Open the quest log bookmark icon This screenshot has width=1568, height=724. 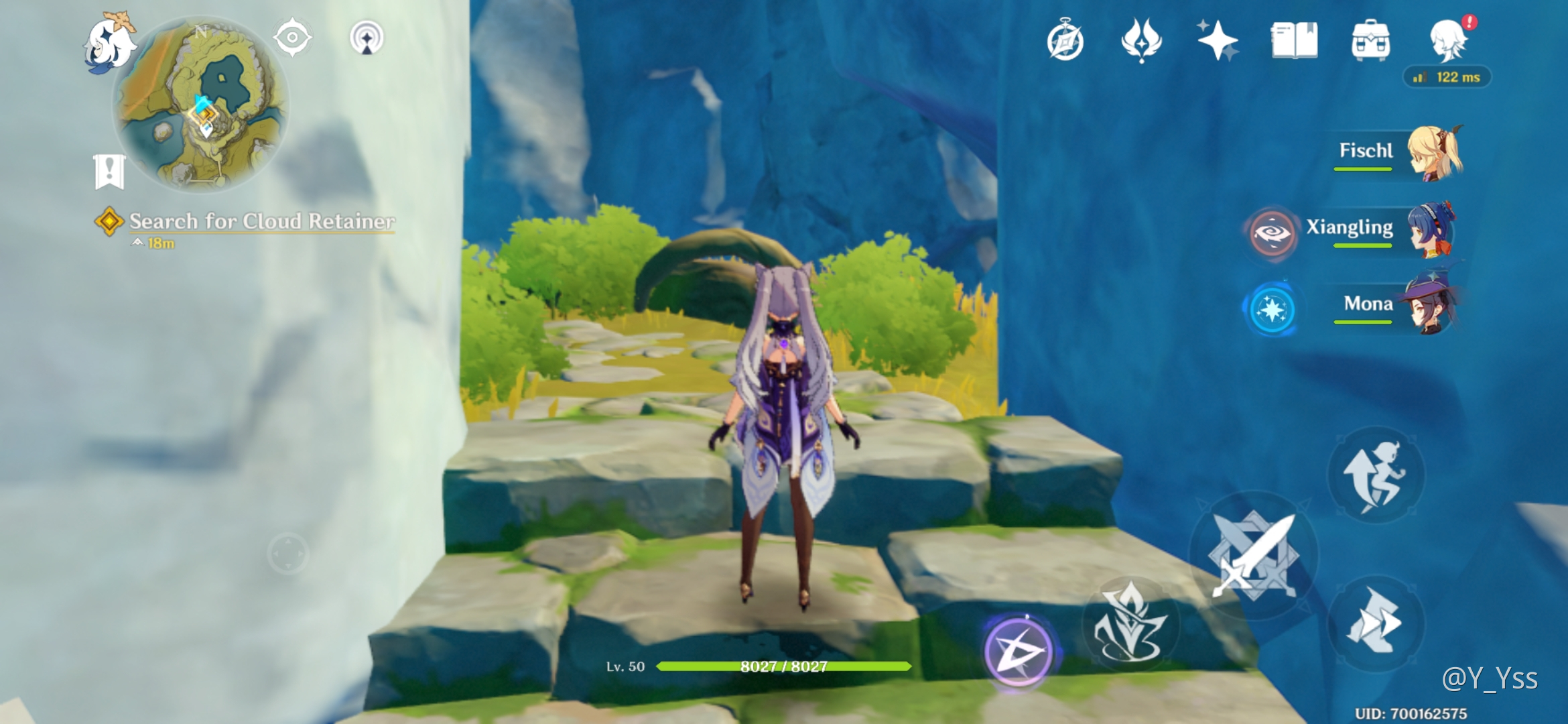tap(109, 171)
